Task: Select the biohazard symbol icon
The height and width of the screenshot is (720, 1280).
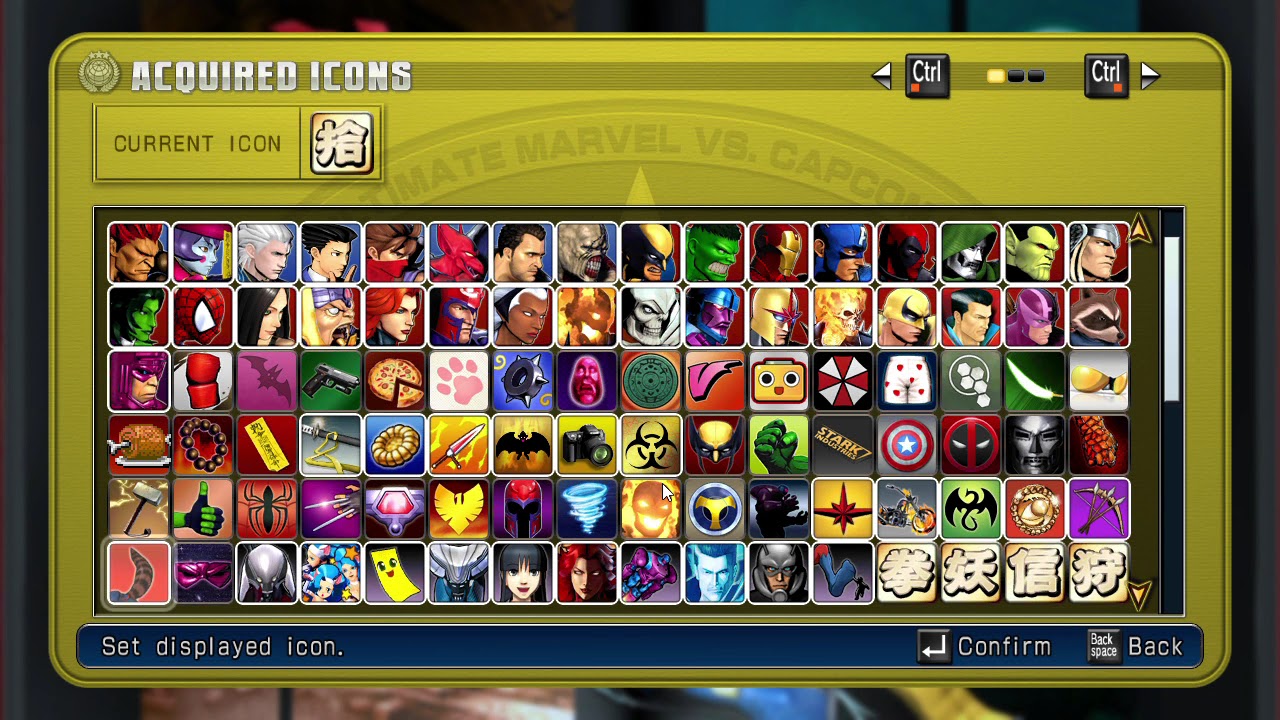Action: 651,444
